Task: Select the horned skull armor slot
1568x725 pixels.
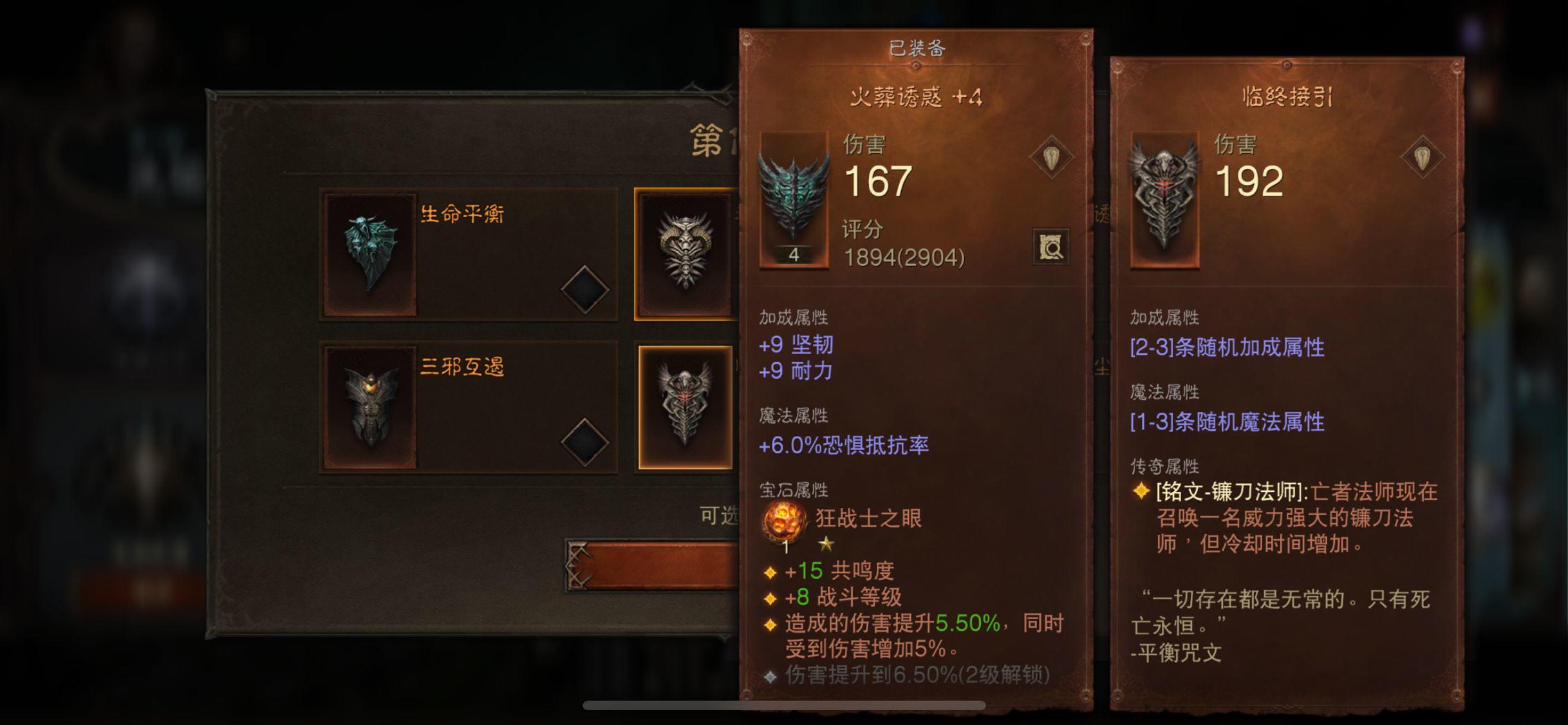Action: coord(685,254)
